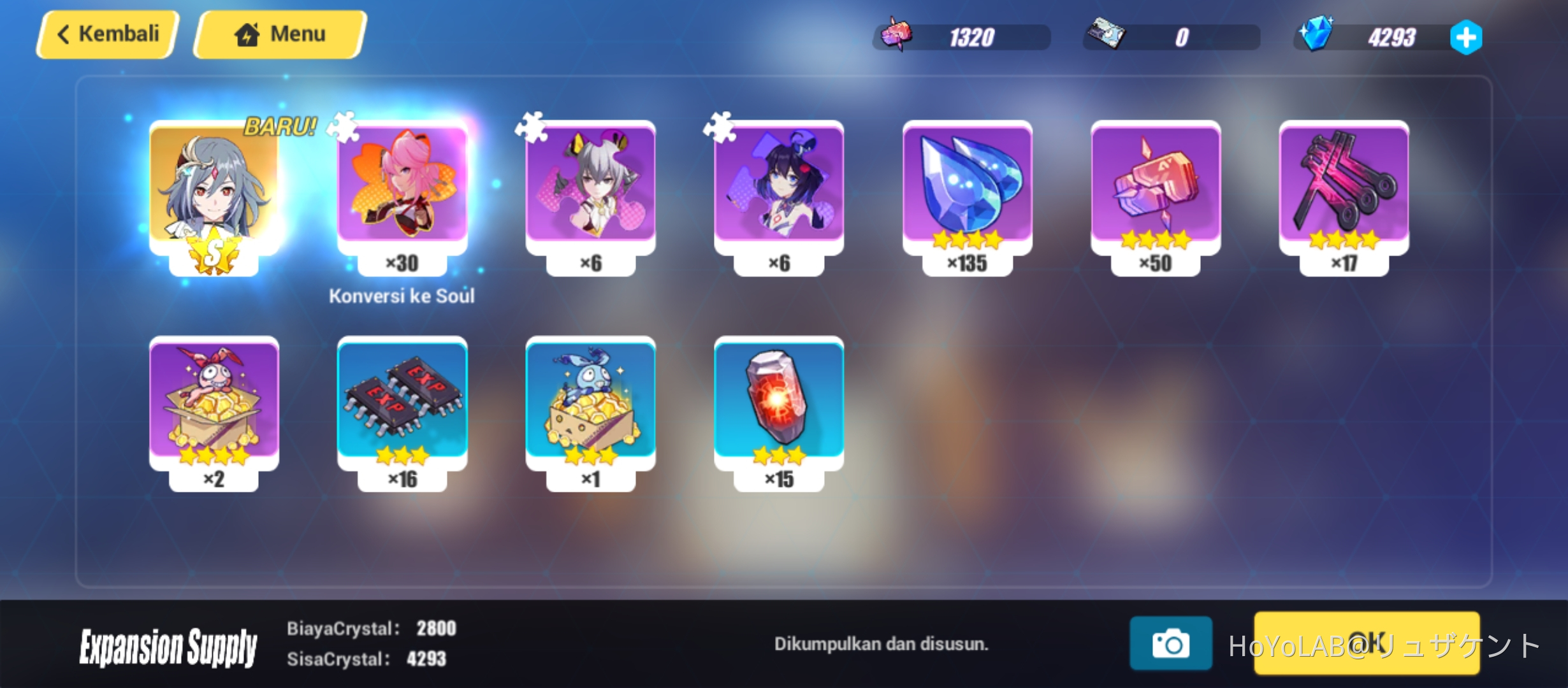Expand the crystal balance display showing 4293

point(1390,36)
